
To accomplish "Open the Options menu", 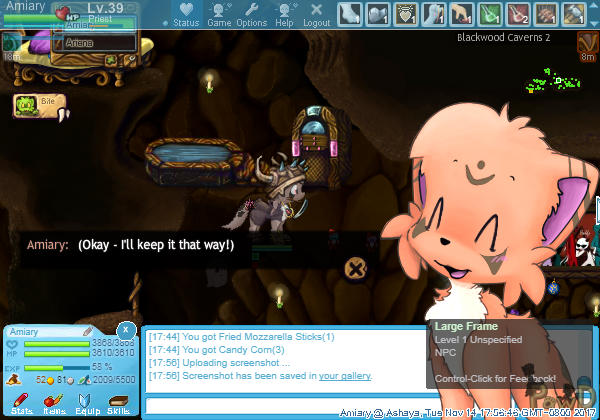I will click(x=251, y=14).
